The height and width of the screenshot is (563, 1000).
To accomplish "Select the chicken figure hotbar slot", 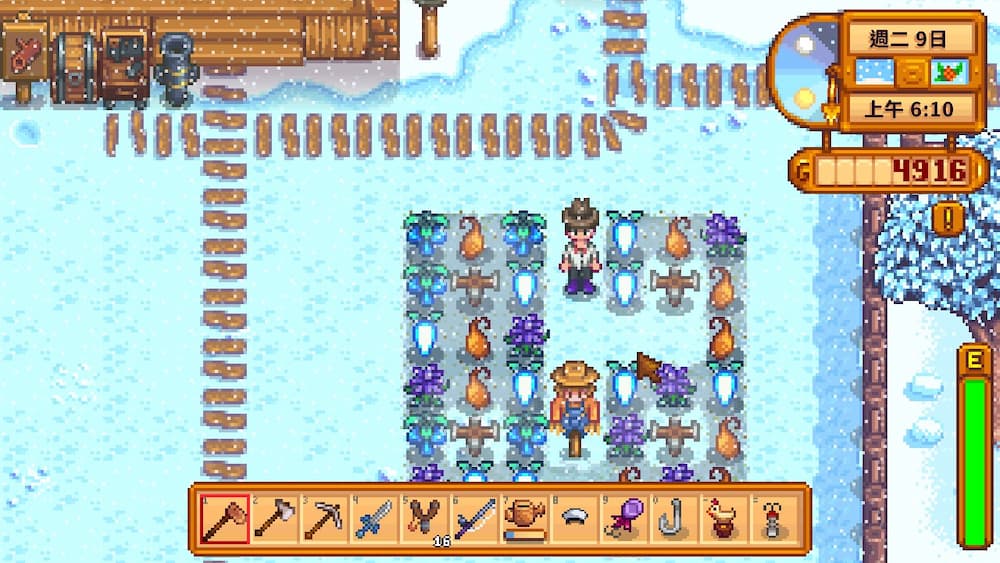I will pyautogui.click(x=725, y=519).
